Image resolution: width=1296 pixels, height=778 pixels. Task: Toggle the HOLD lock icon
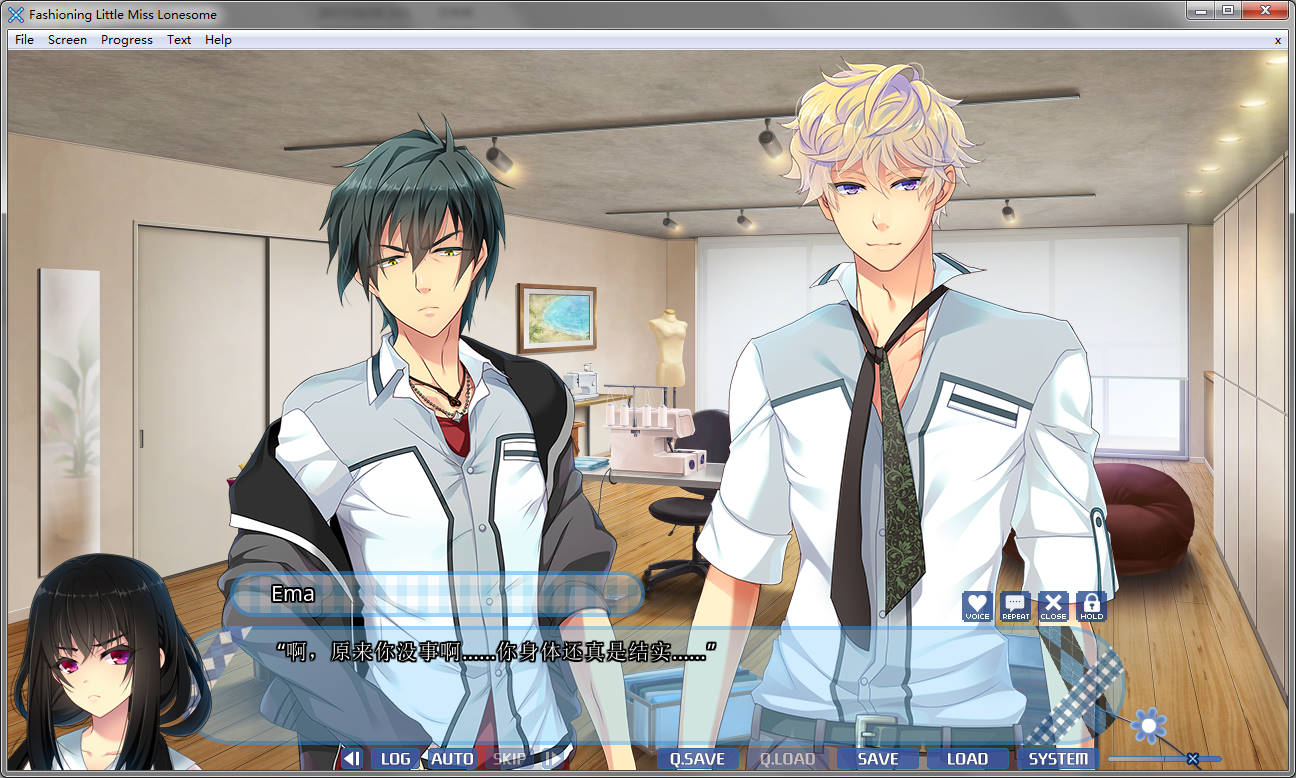(x=1091, y=606)
